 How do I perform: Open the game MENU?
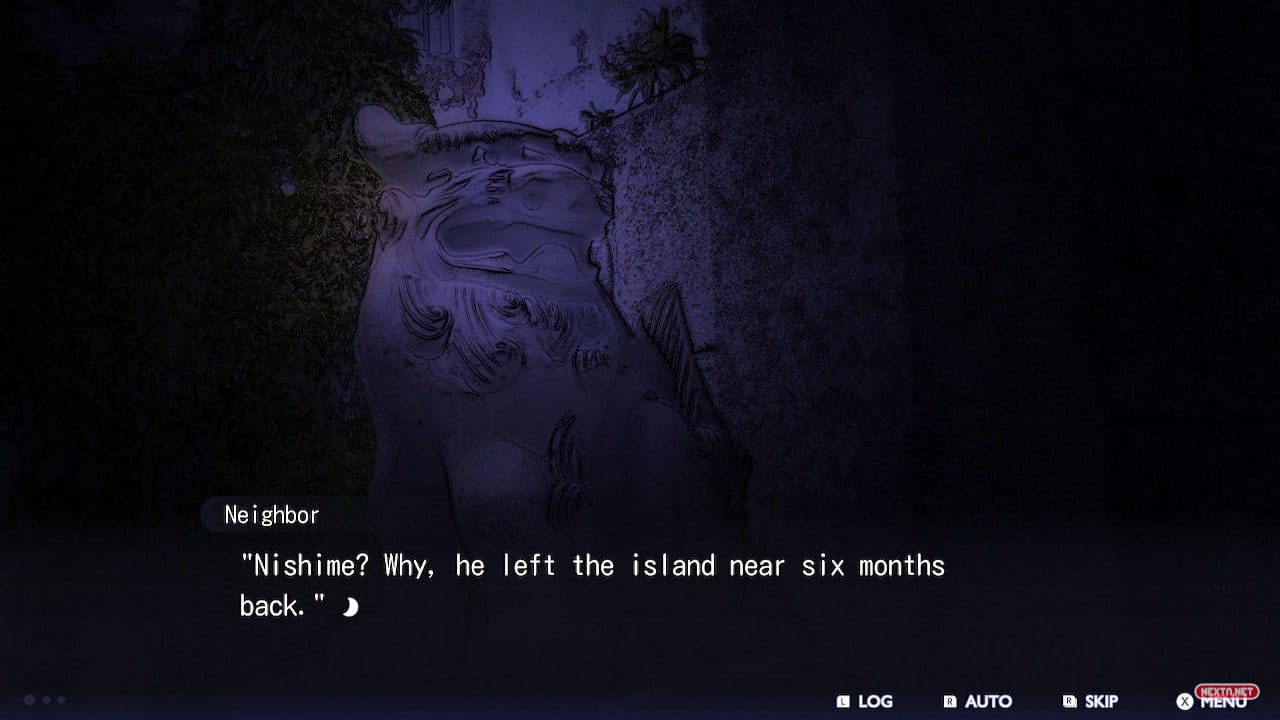pyautogui.click(x=1212, y=701)
